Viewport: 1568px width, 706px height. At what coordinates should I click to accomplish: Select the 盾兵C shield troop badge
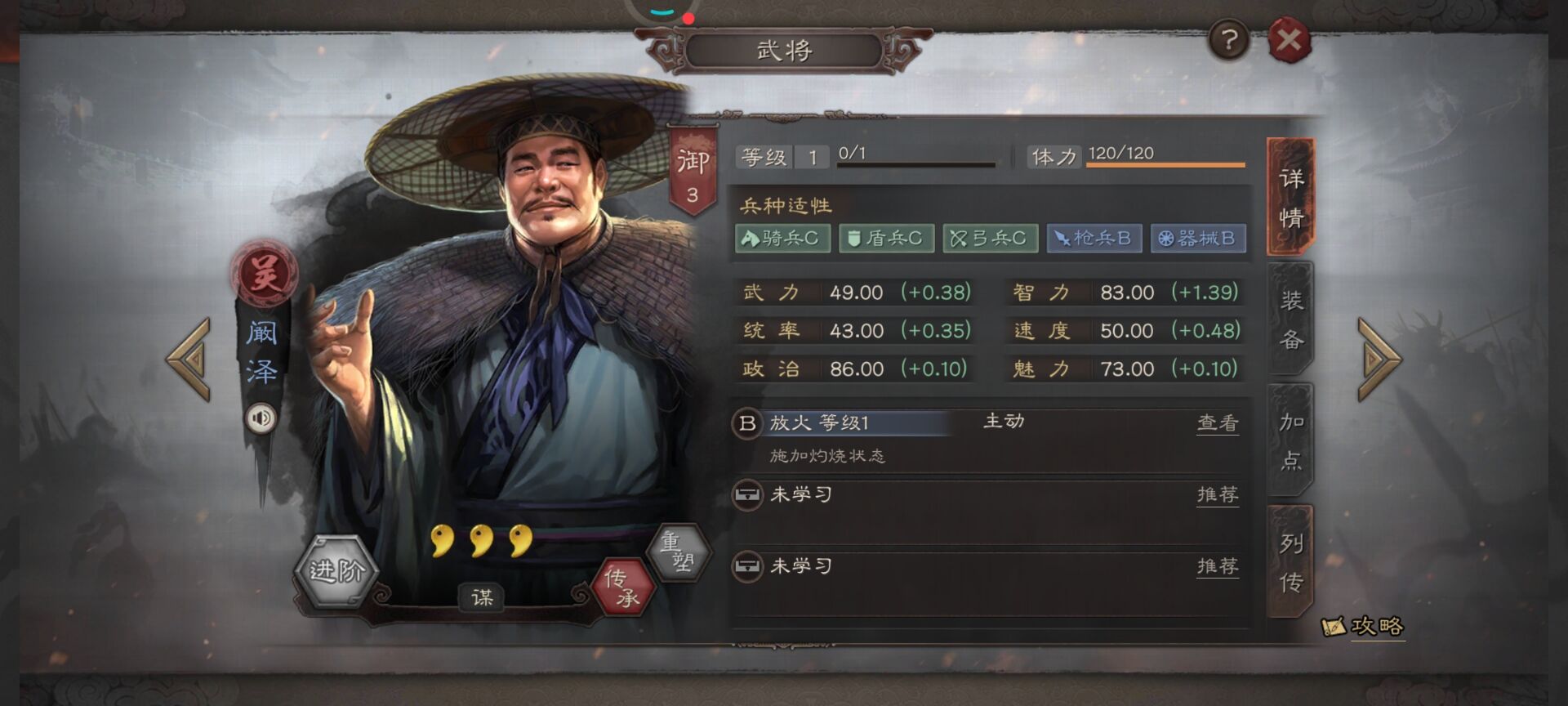click(x=887, y=239)
